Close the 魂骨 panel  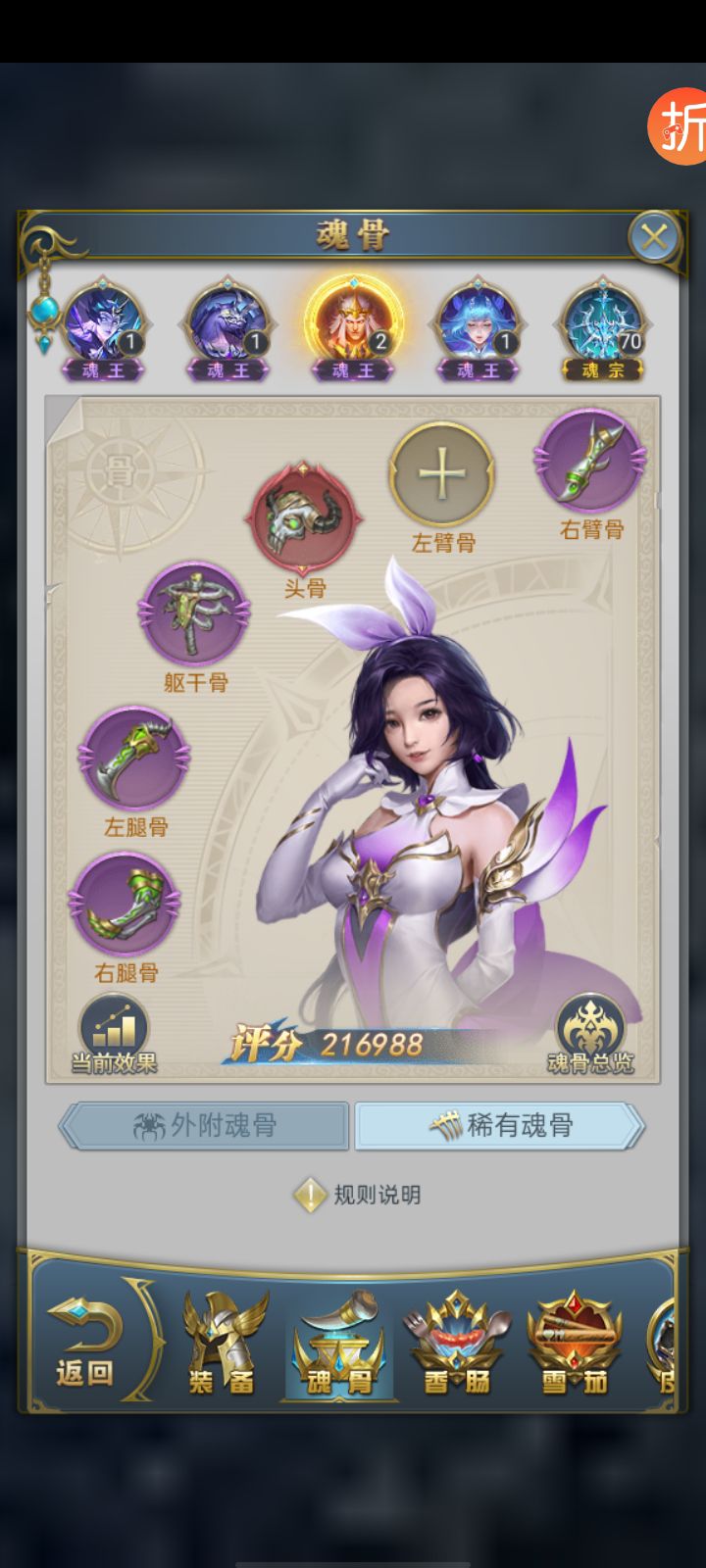pyautogui.click(x=654, y=236)
